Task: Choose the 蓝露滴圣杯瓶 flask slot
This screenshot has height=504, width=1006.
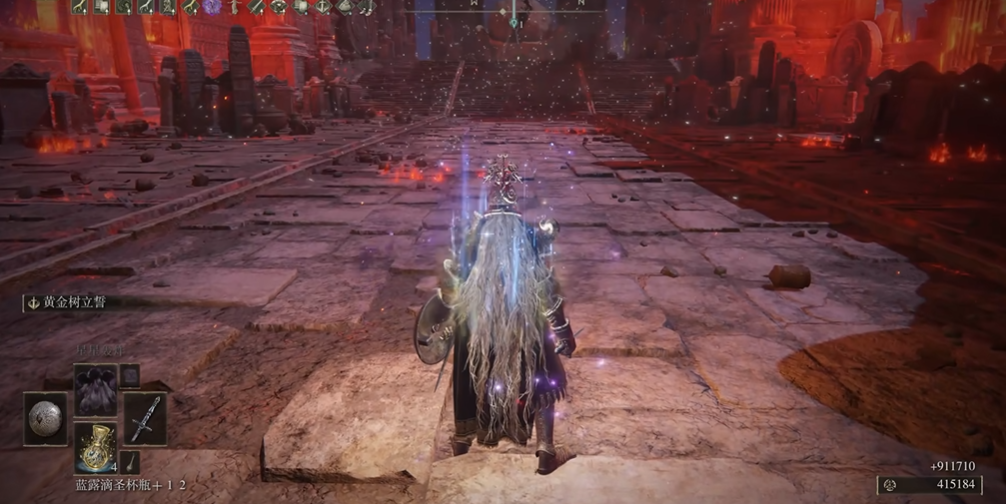Action: (95, 445)
